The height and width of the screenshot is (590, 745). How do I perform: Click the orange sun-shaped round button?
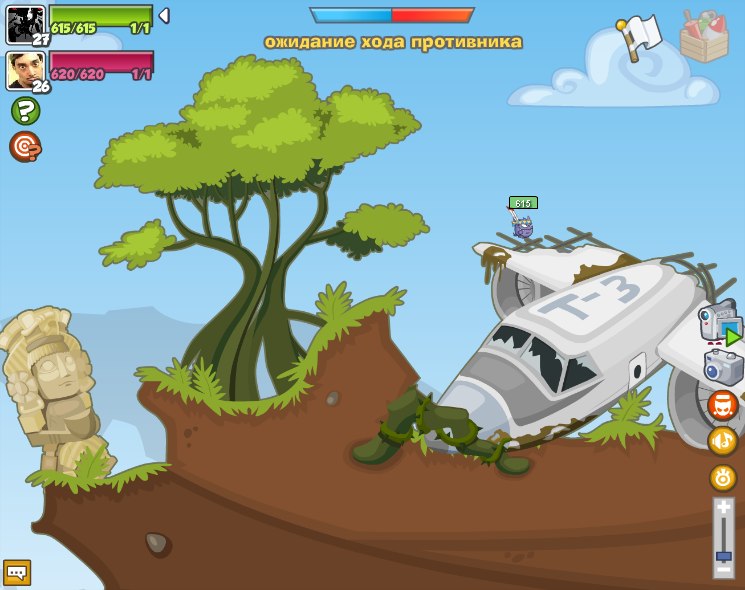[723, 477]
